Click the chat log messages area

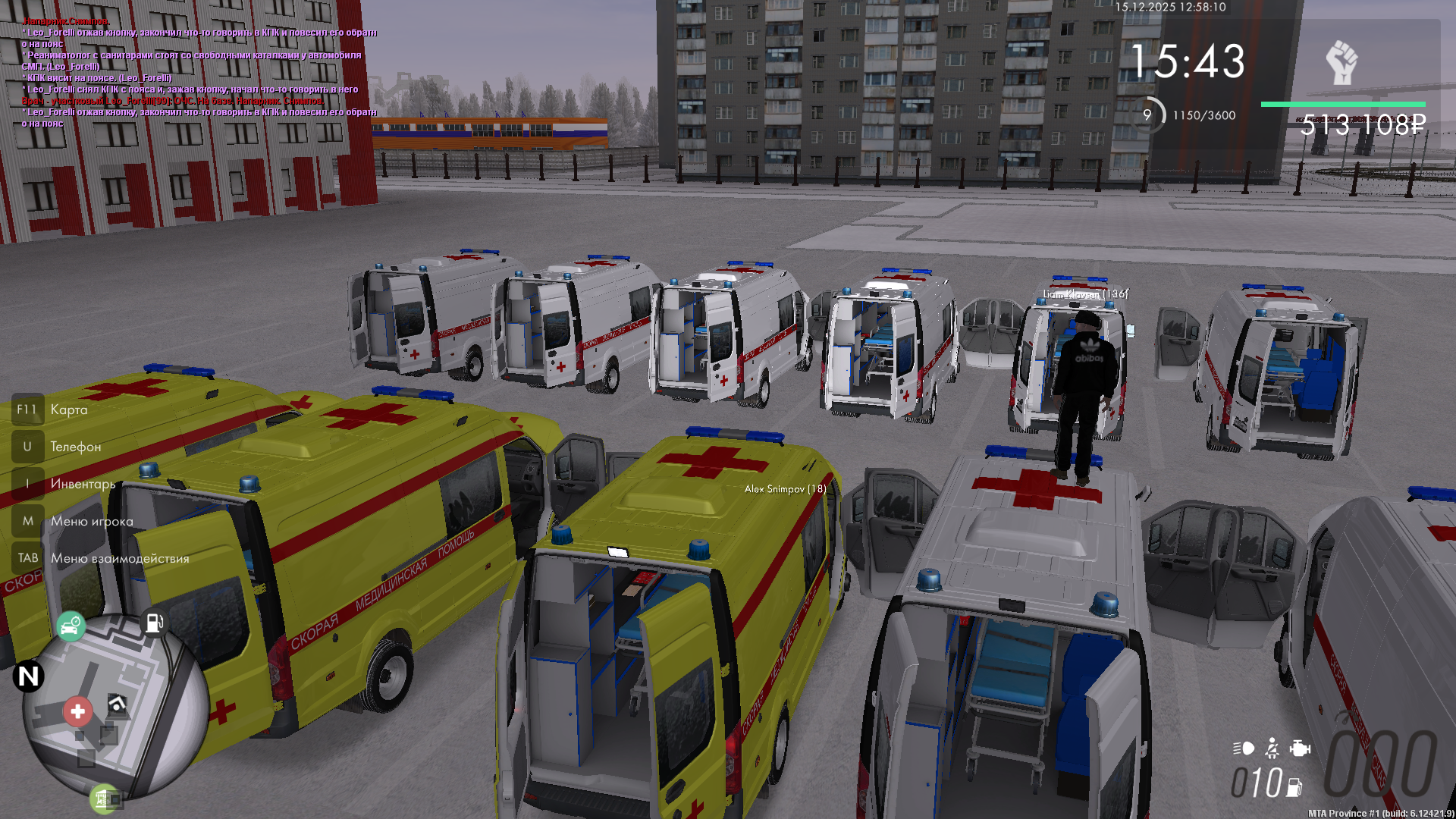click(x=199, y=72)
